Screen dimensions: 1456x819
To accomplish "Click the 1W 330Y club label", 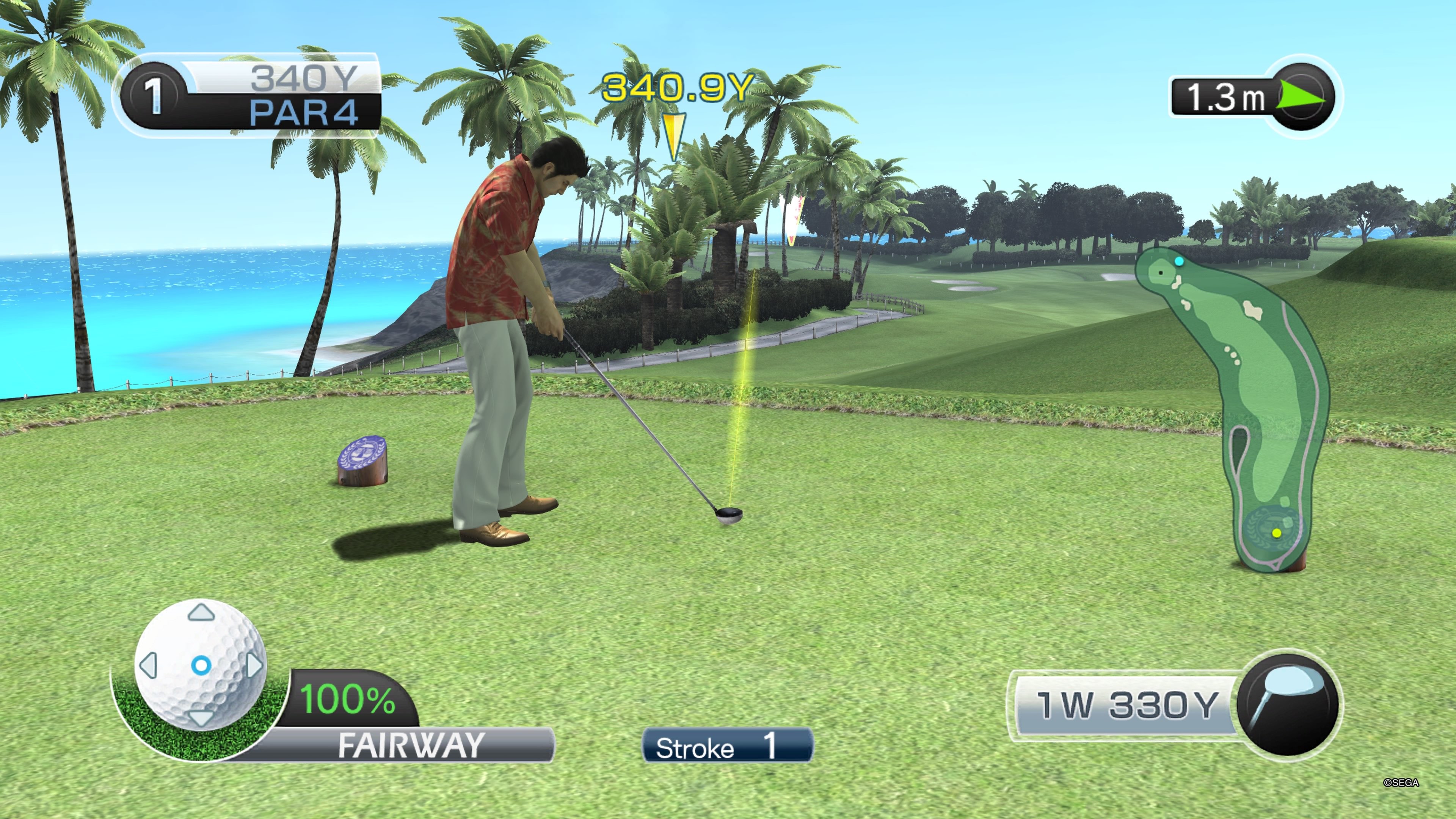I will [1126, 705].
